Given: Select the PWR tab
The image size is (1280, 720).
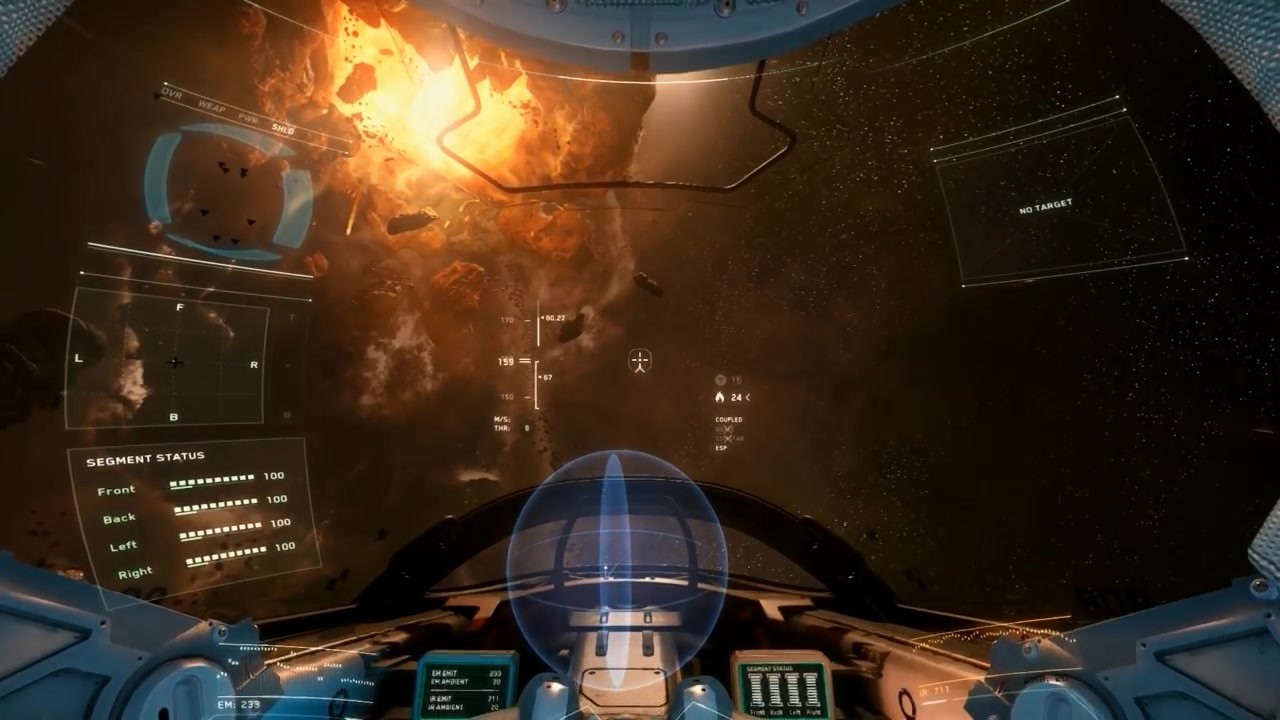Looking at the screenshot, I should pos(248,118).
